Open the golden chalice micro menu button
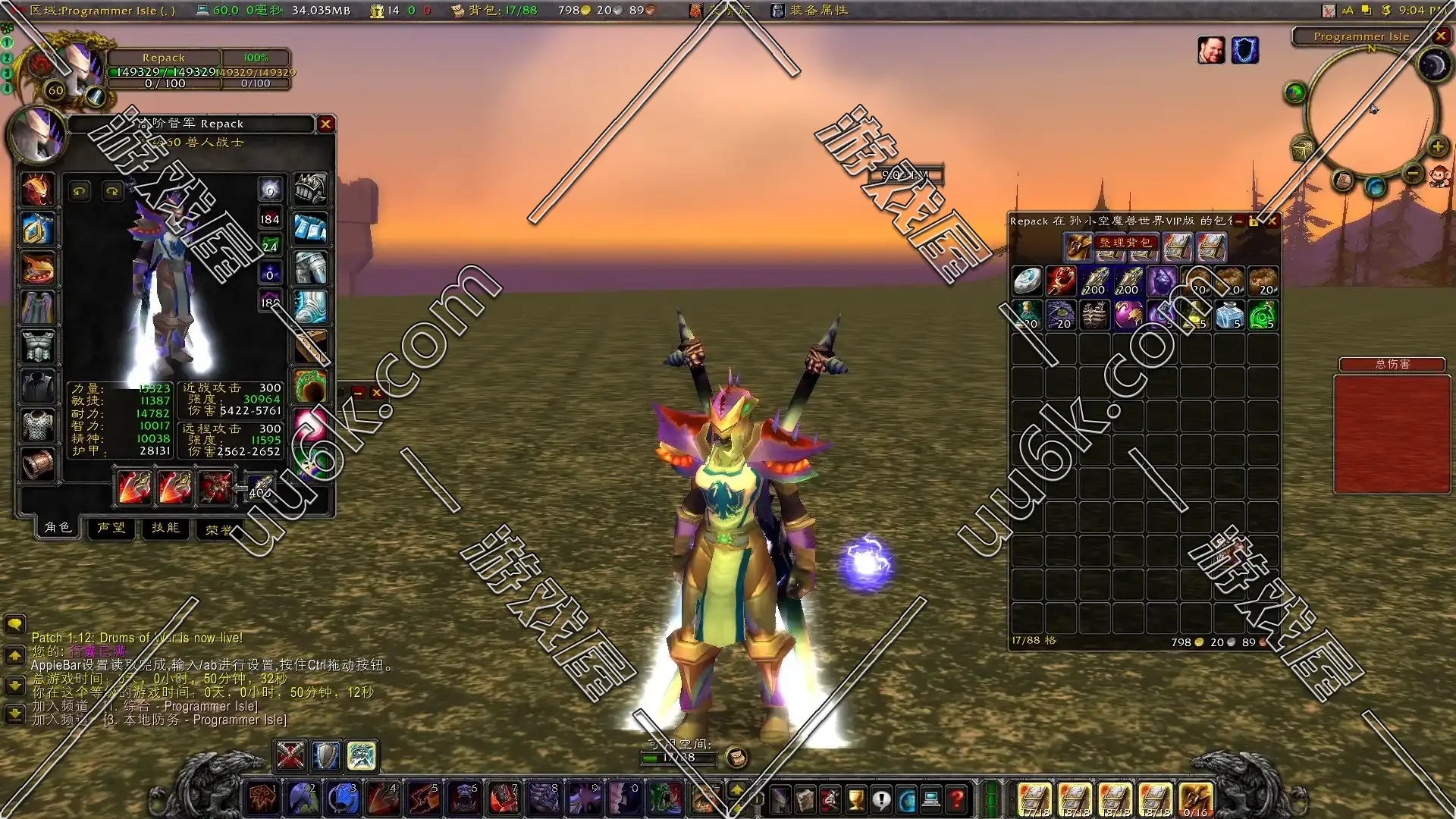This screenshot has width=1456, height=819. click(855, 799)
